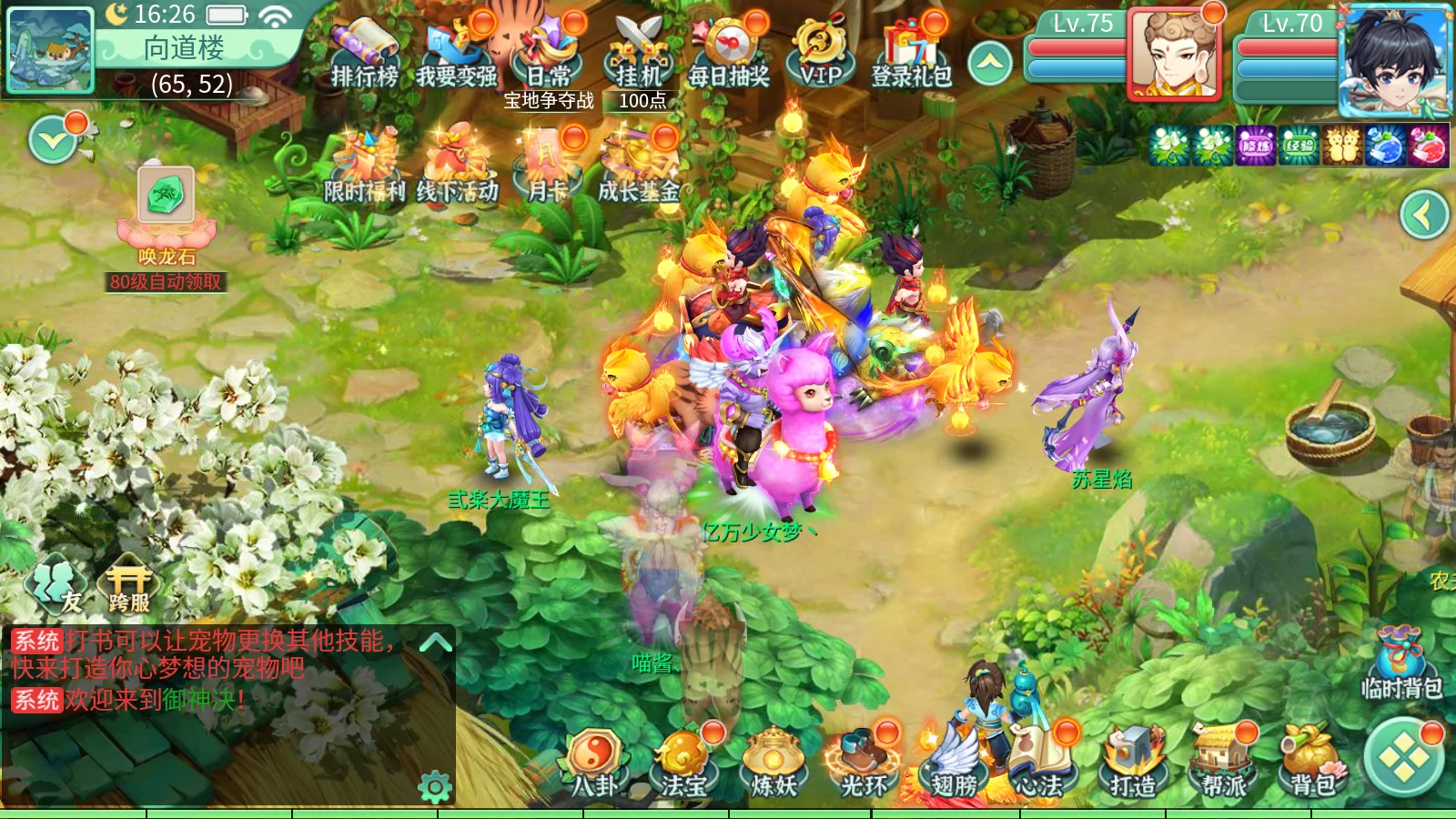Screen dimensions: 1456x819
Task: Open the 打造 forging menu
Action: [1133, 764]
